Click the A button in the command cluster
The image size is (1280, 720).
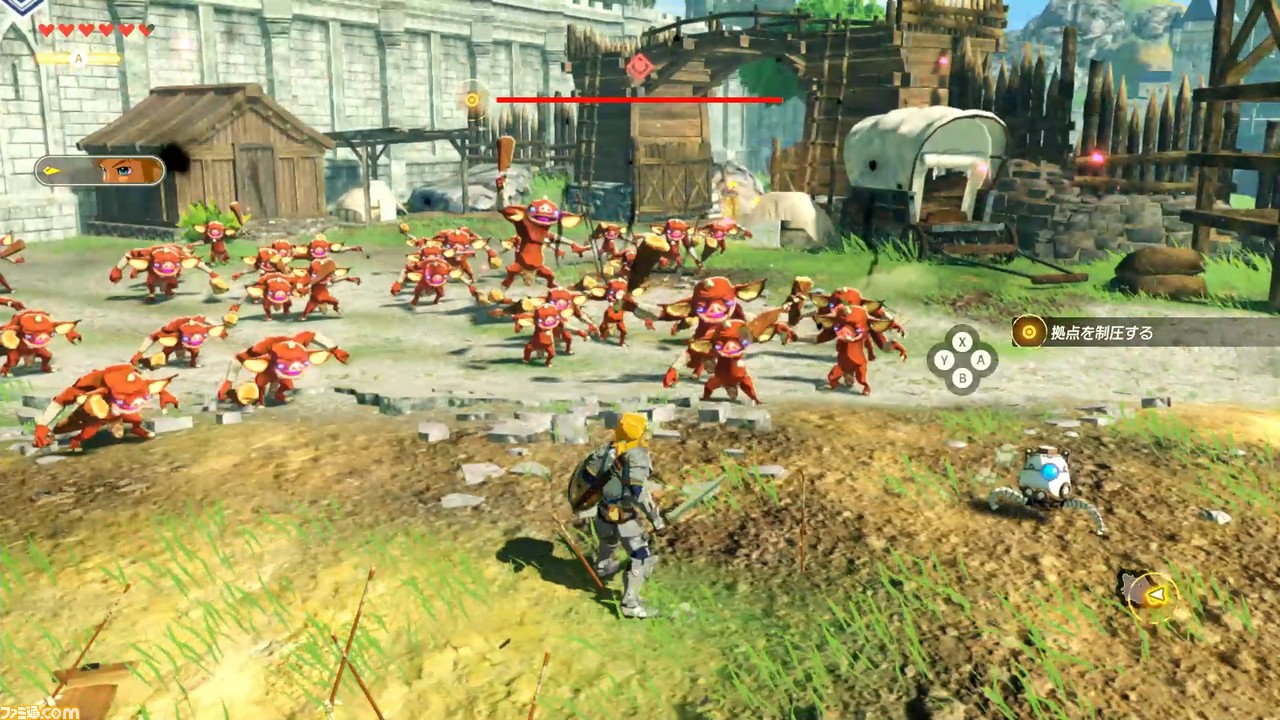tap(981, 361)
